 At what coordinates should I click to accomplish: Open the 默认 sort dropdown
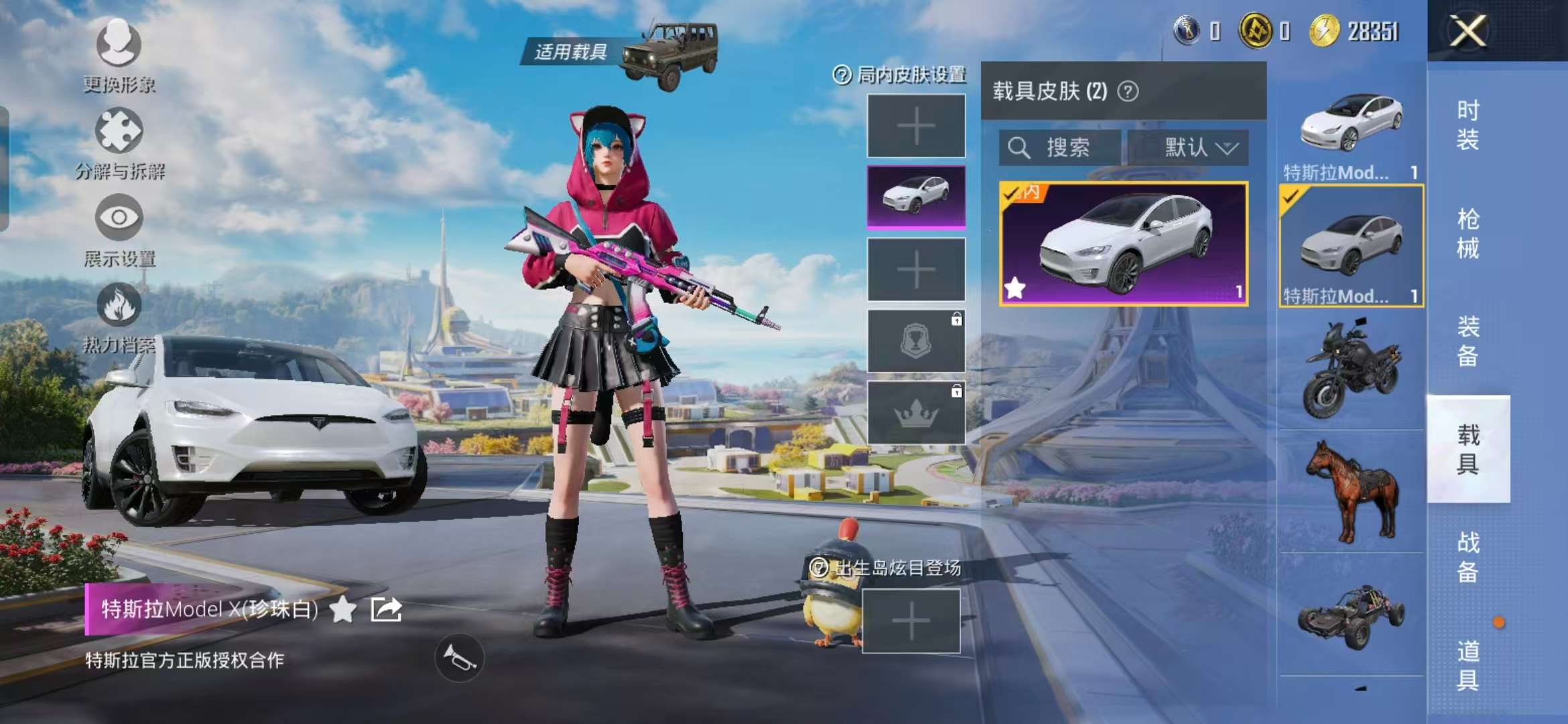(x=1189, y=147)
